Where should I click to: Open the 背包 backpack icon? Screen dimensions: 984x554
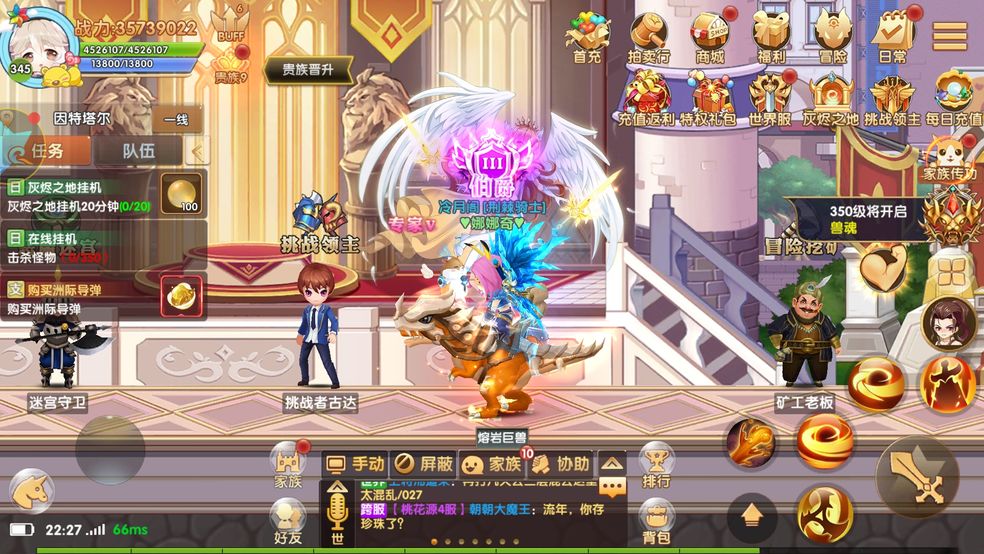click(656, 523)
